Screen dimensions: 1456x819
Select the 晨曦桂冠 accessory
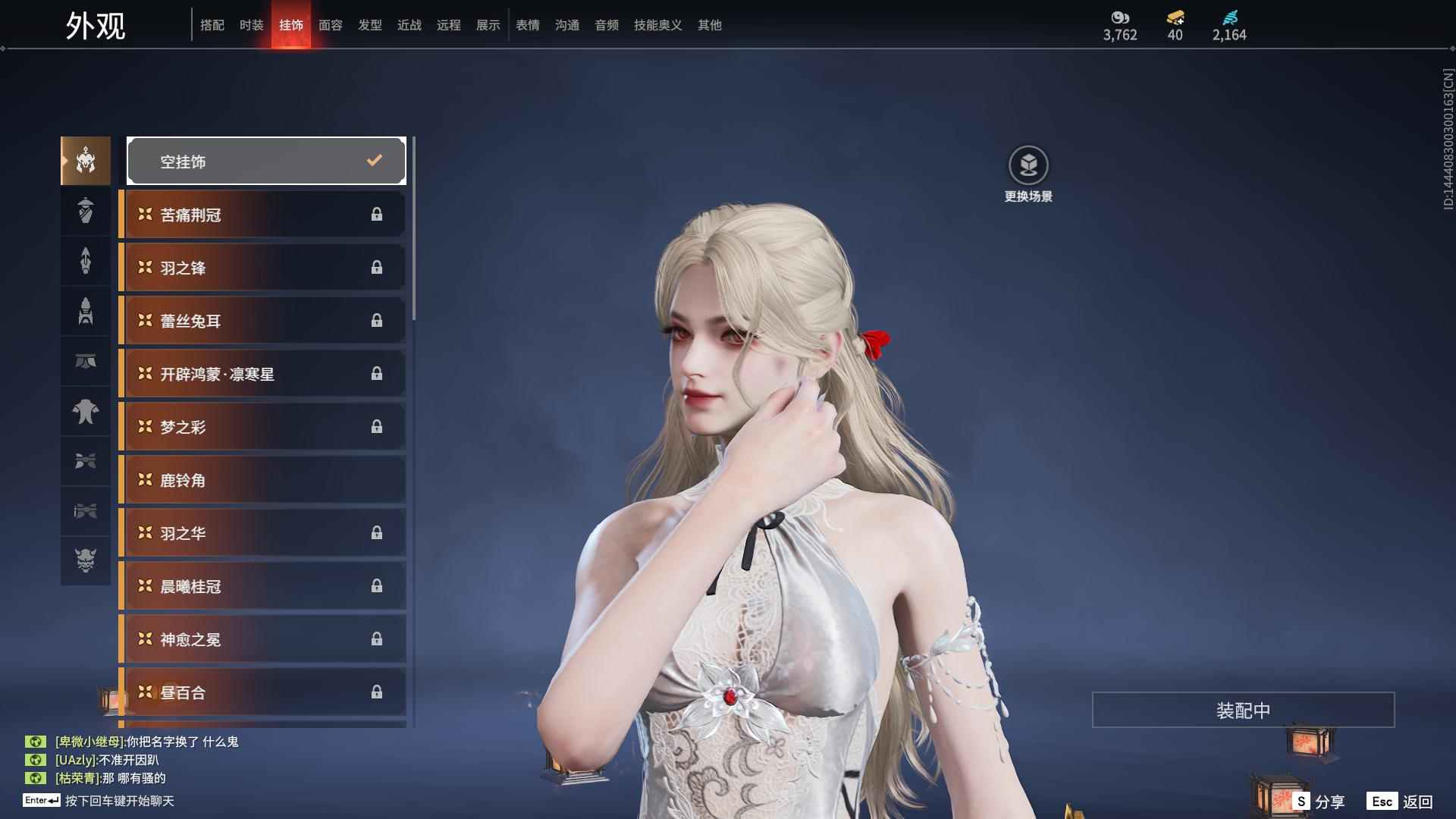pyautogui.click(x=263, y=586)
